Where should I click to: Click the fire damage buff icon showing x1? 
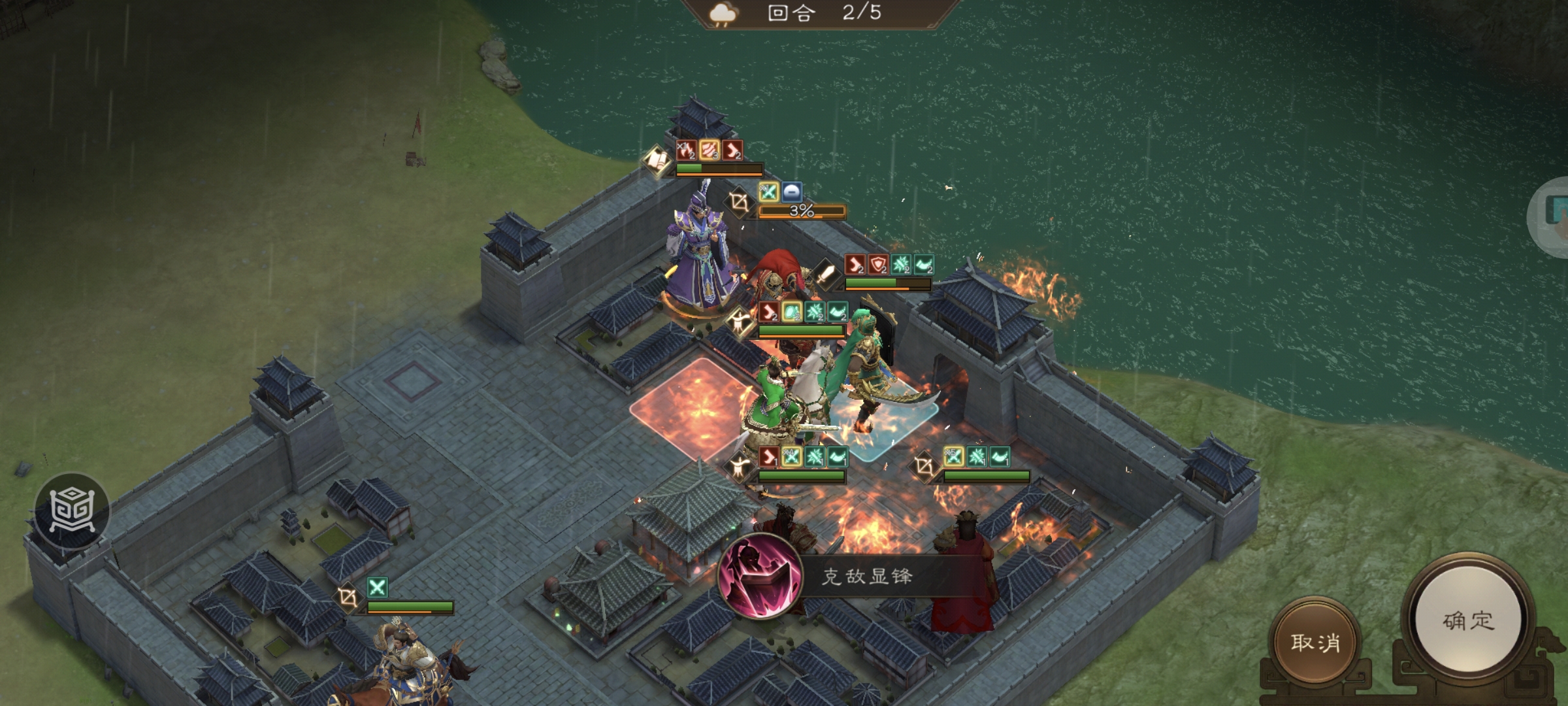[687, 150]
